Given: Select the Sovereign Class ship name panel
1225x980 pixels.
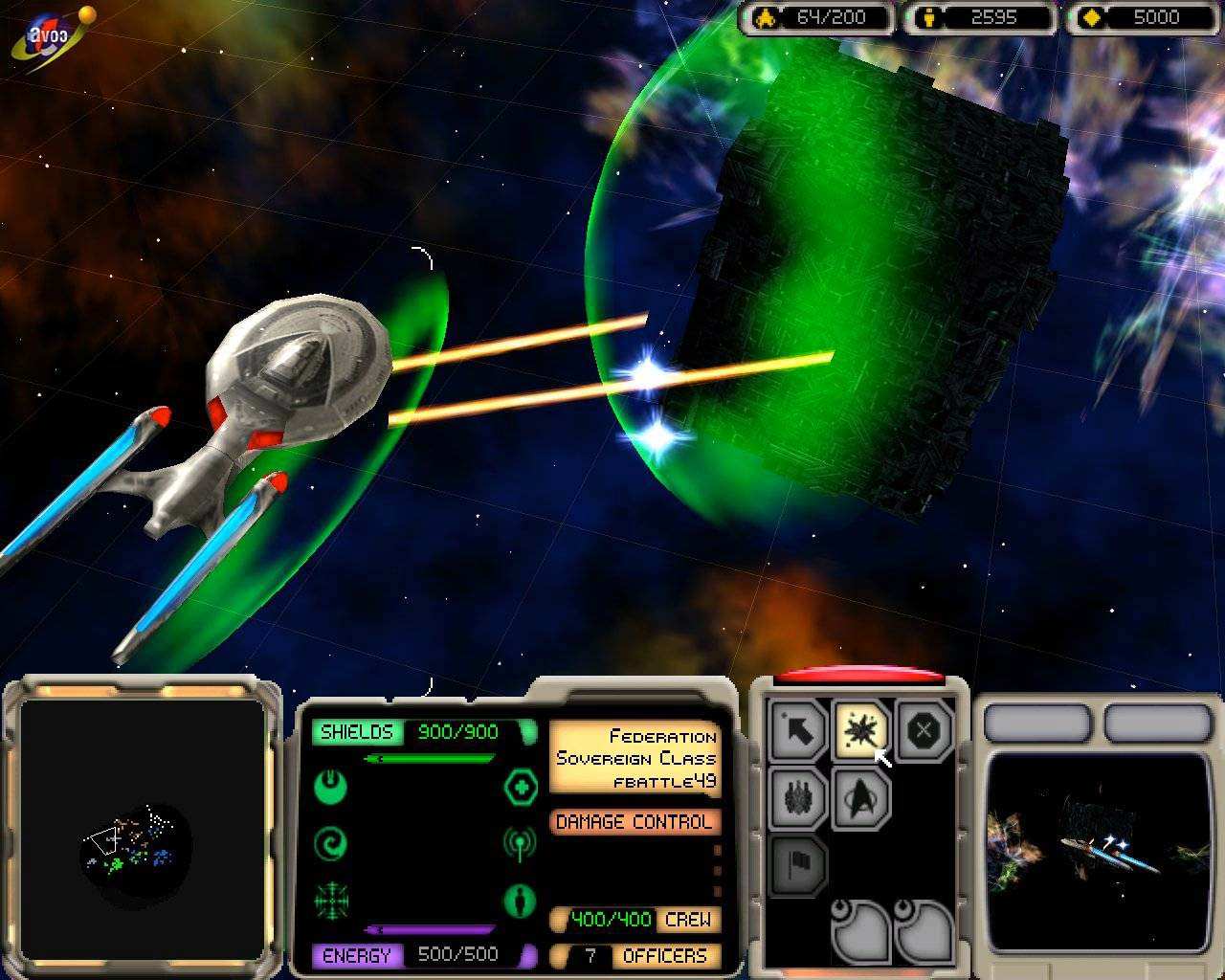Looking at the screenshot, I should pos(635,758).
